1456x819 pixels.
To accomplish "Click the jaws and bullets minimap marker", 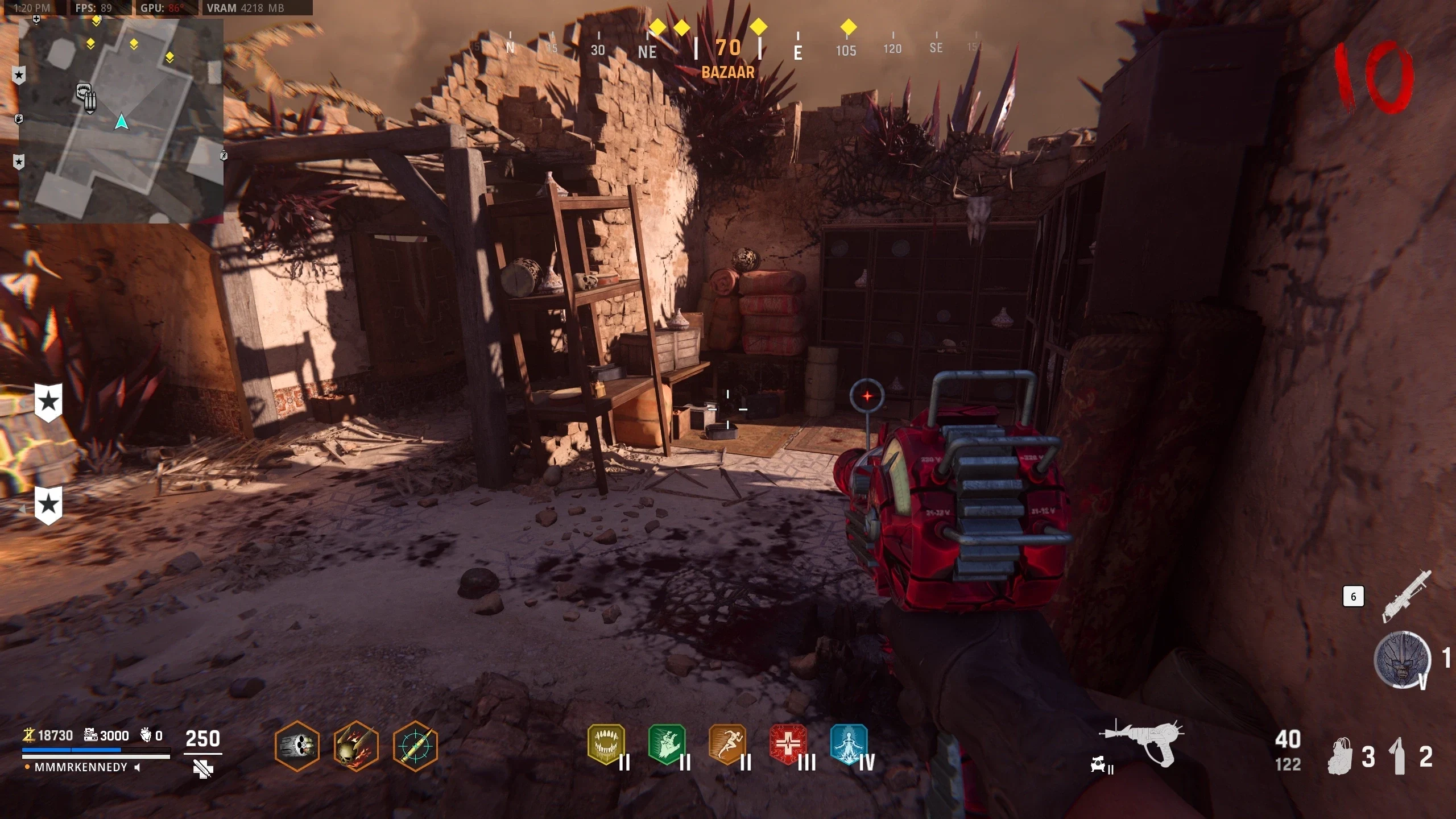I will point(86,98).
